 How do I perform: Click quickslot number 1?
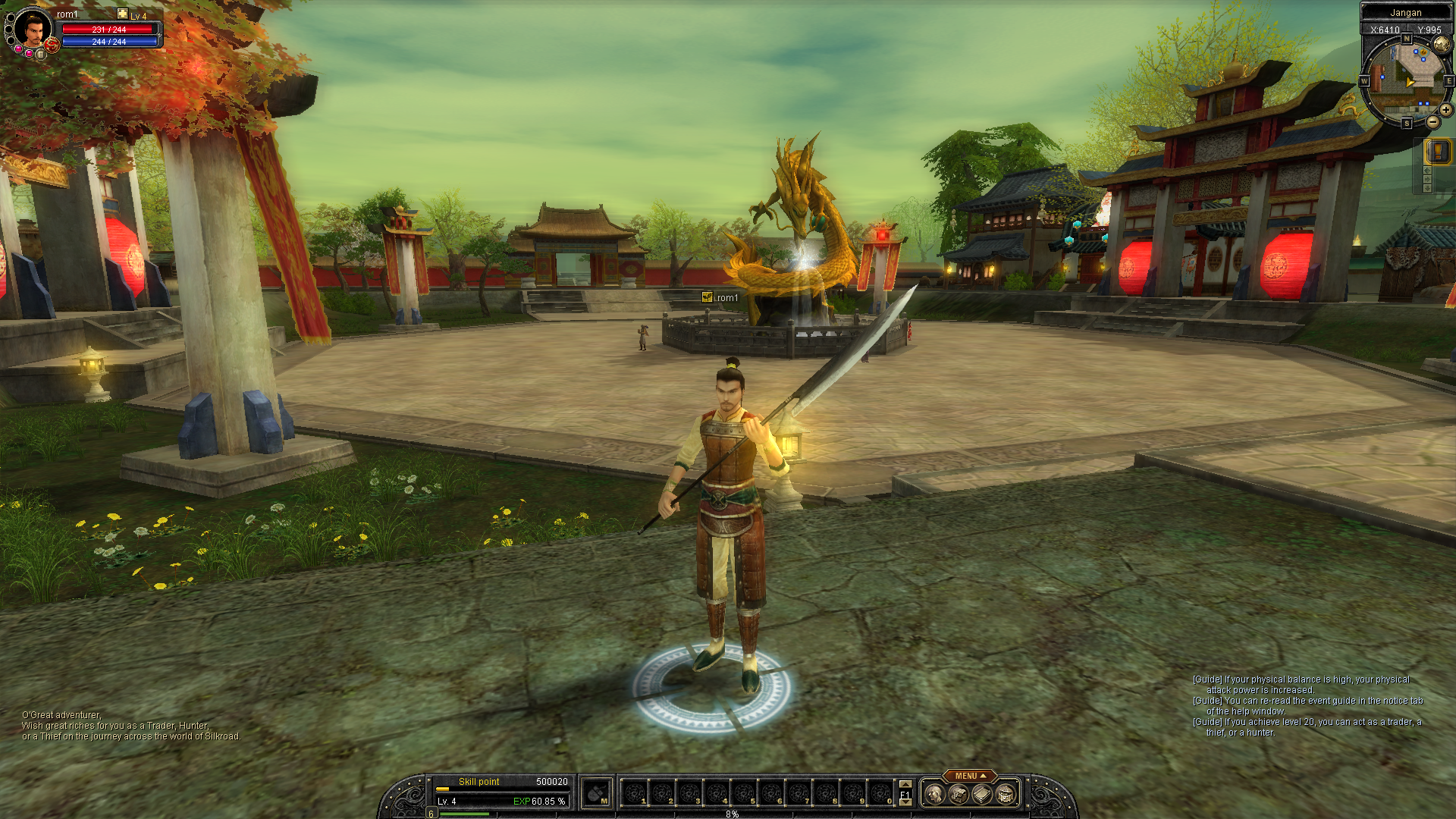point(635,794)
